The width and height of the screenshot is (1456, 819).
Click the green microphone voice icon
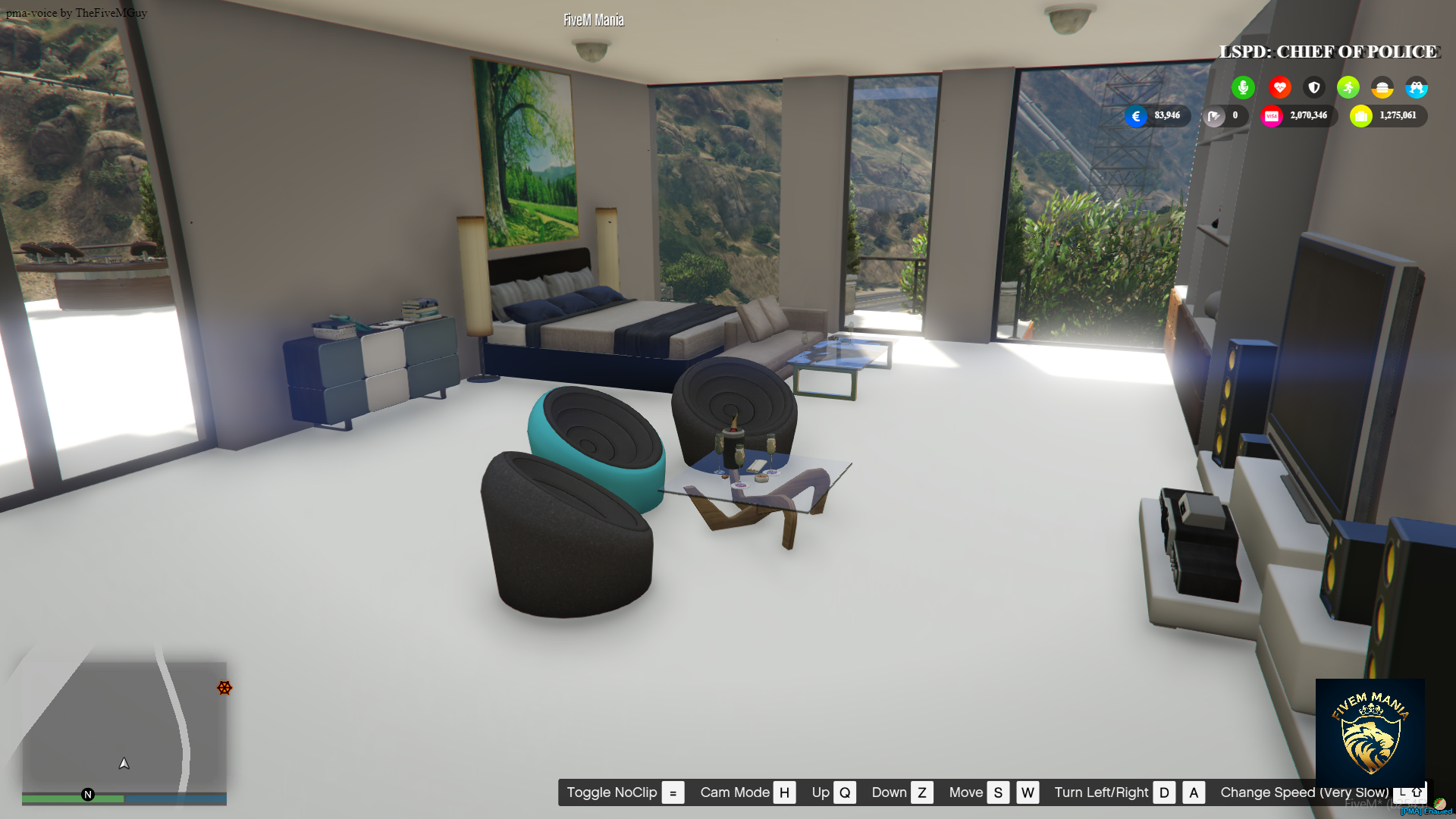(1243, 87)
